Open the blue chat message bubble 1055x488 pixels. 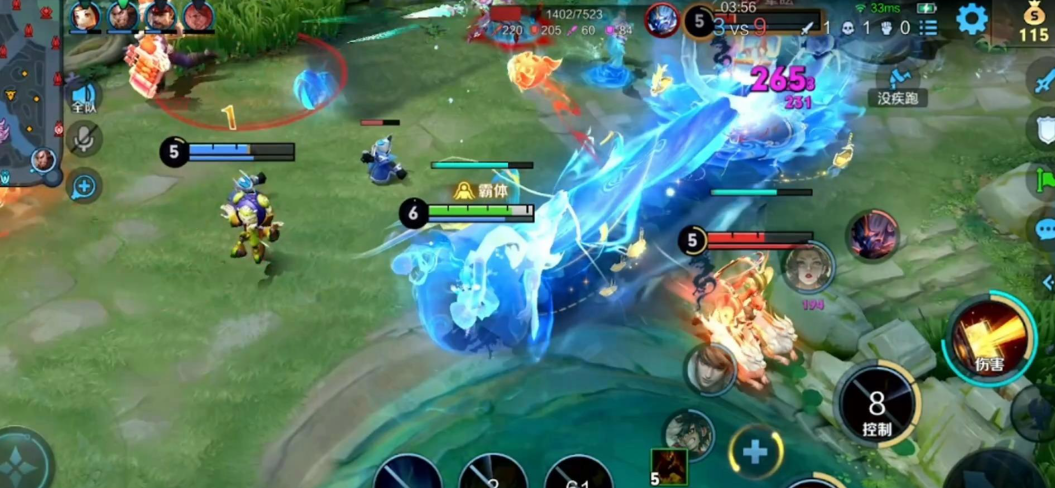[1042, 230]
